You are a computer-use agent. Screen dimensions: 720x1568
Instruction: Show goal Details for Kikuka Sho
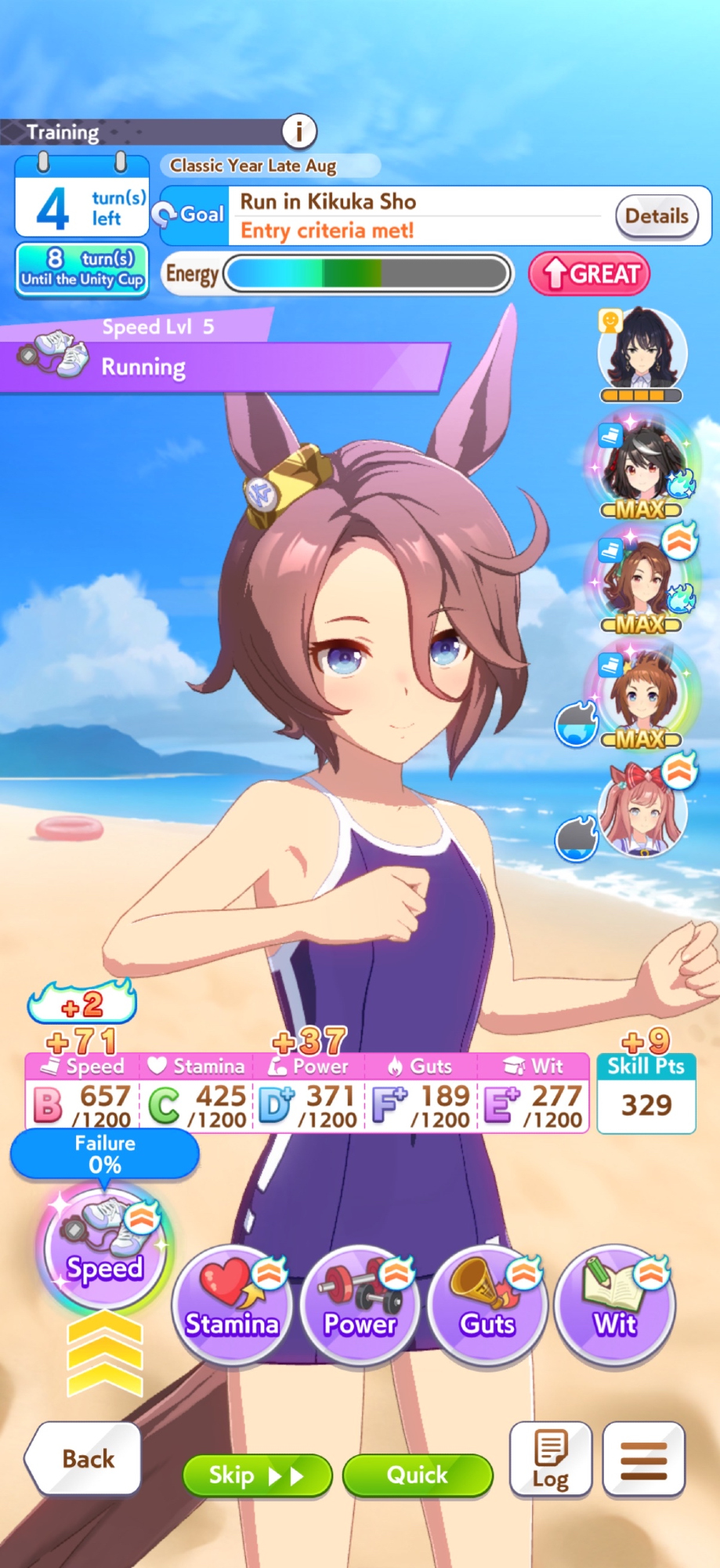pos(657,216)
